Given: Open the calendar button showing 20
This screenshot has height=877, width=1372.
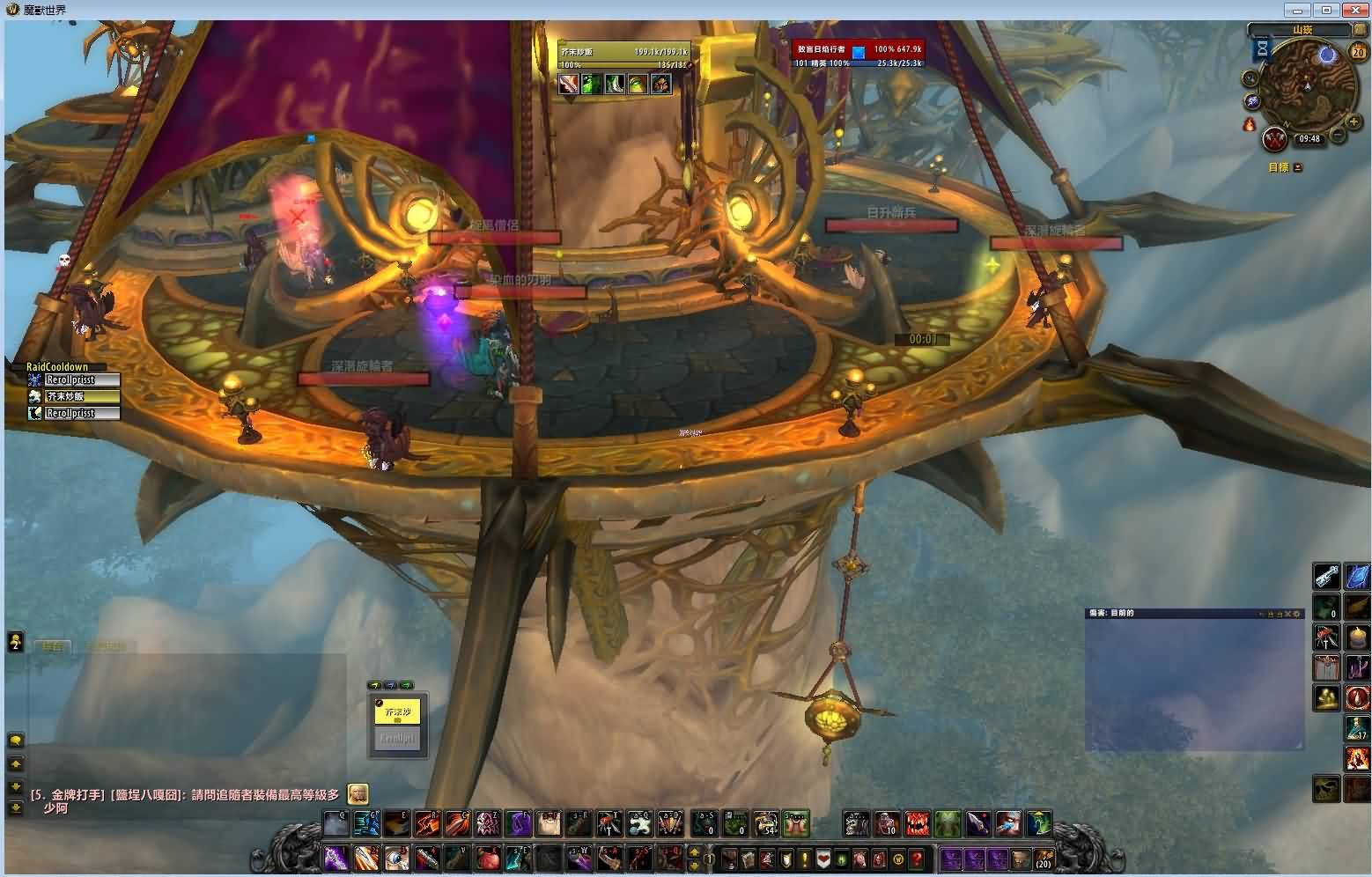Looking at the screenshot, I should coord(1358,52).
